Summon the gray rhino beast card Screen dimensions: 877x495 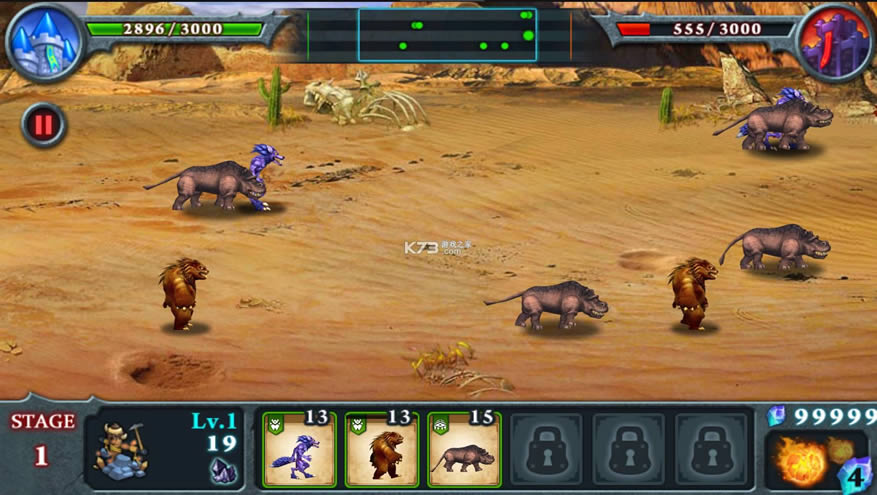tap(464, 450)
